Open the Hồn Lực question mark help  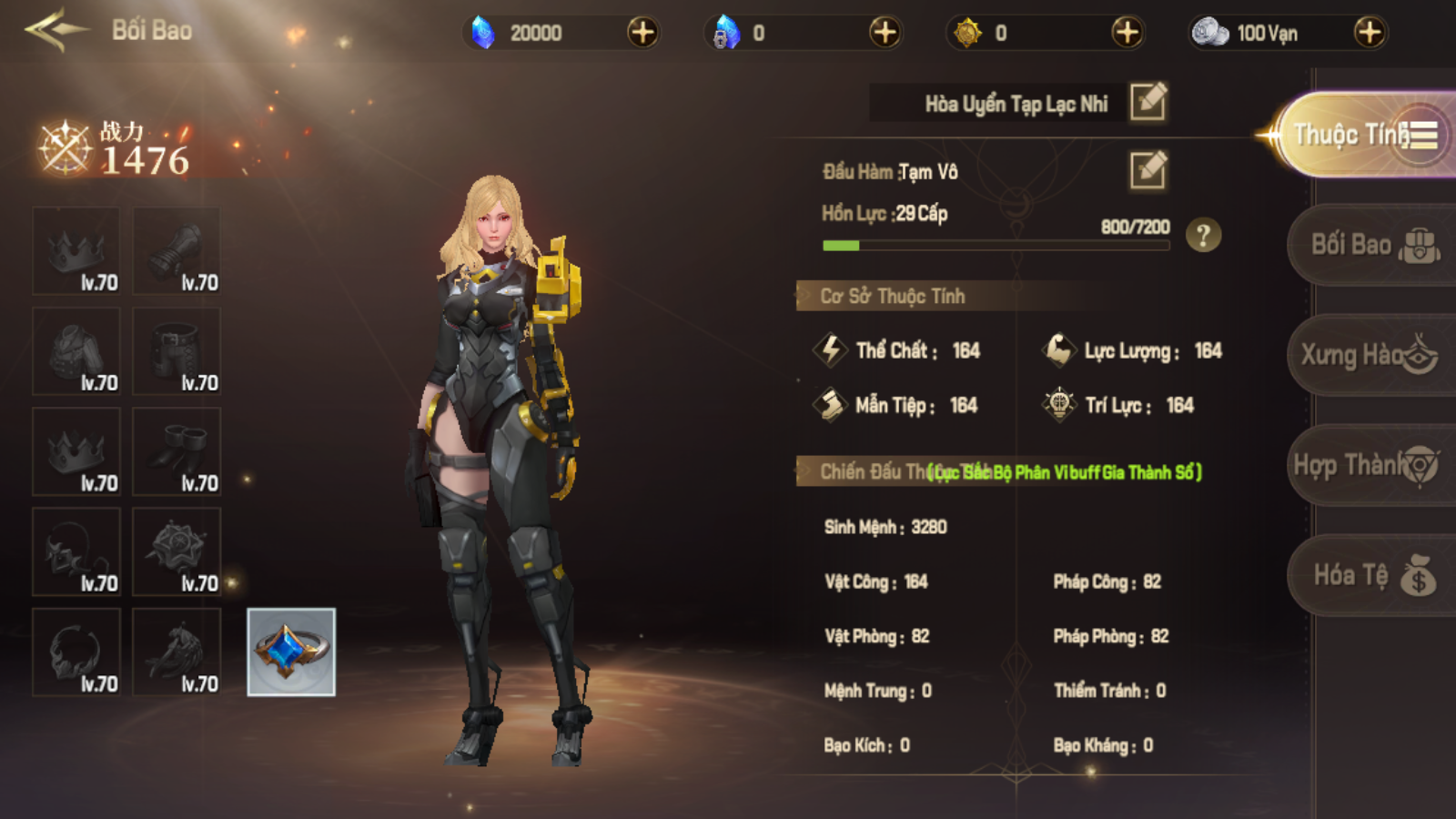(1203, 236)
